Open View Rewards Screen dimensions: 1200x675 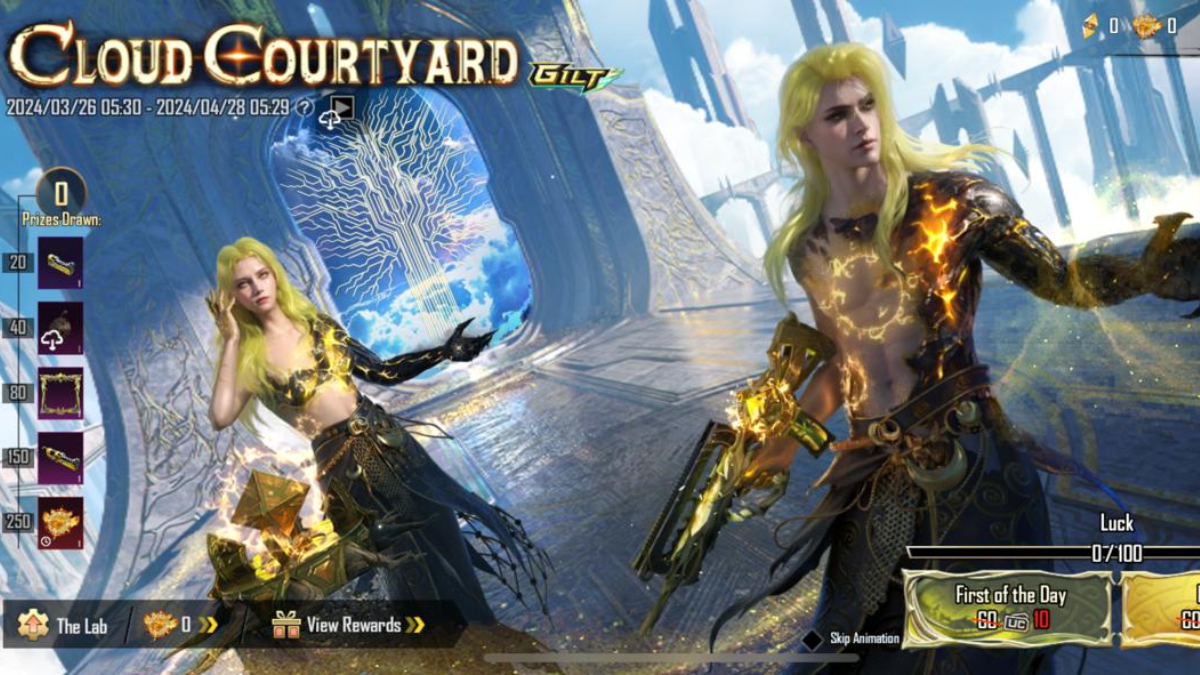(350, 626)
